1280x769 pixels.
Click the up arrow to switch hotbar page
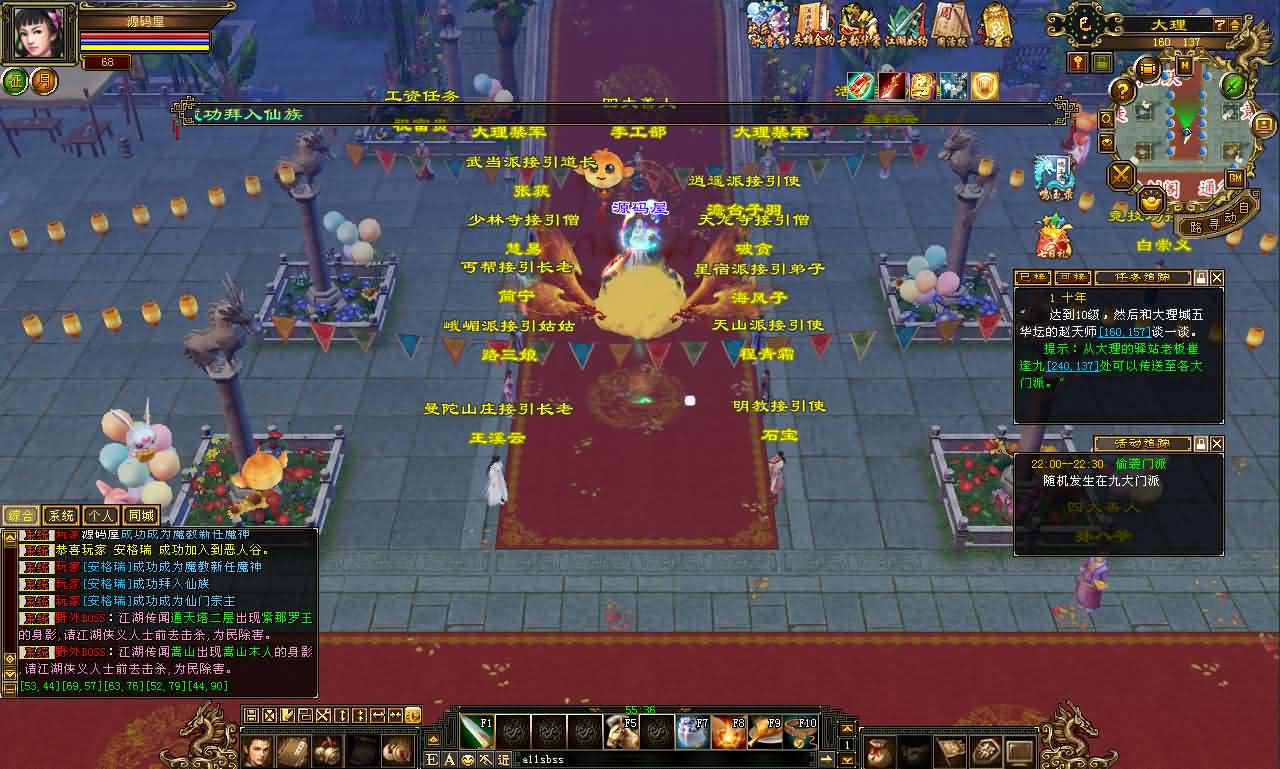847,728
